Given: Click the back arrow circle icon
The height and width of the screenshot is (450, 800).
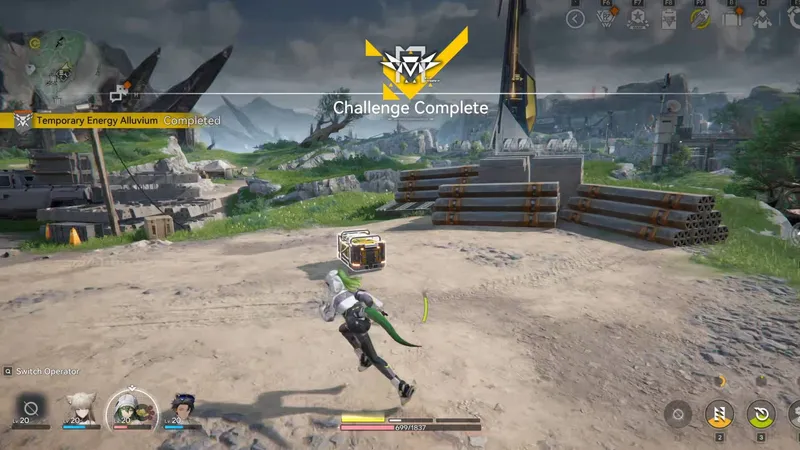Looking at the screenshot, I should tap(575, 19).
